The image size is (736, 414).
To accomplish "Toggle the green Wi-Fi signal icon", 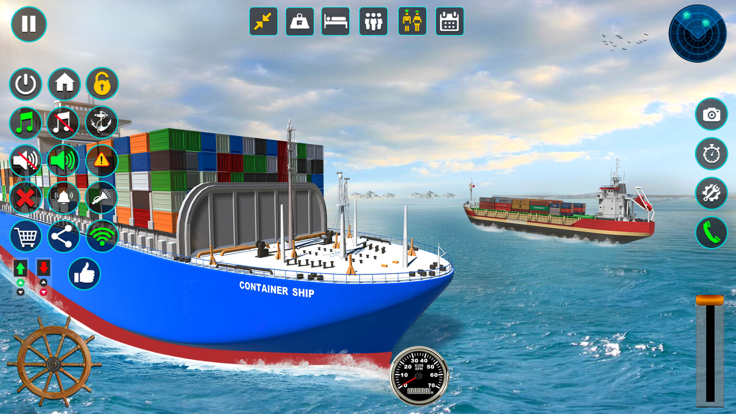I will pos(102,237).
